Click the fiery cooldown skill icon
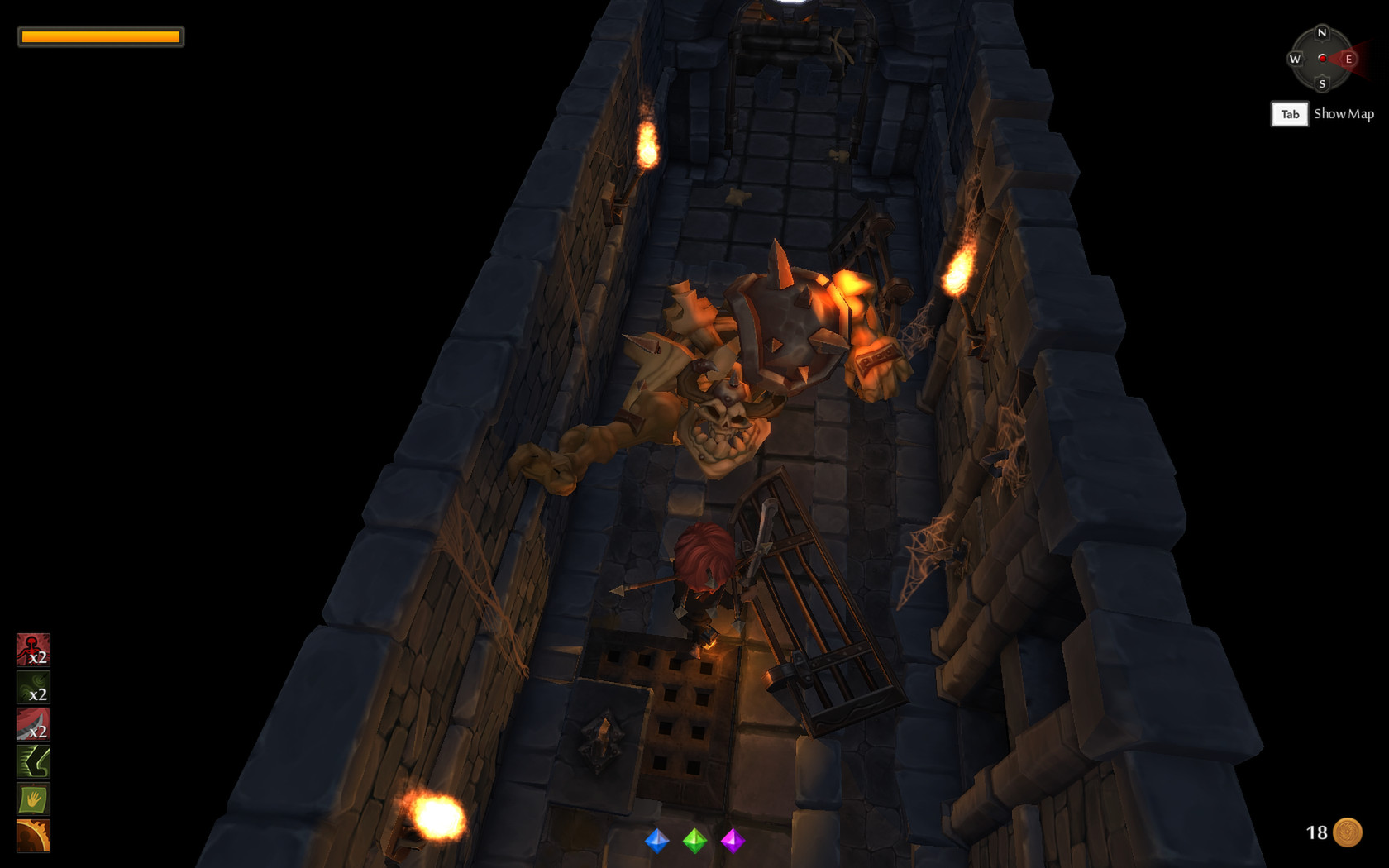This screenshot has width=1389, height=868. (32, 837)
